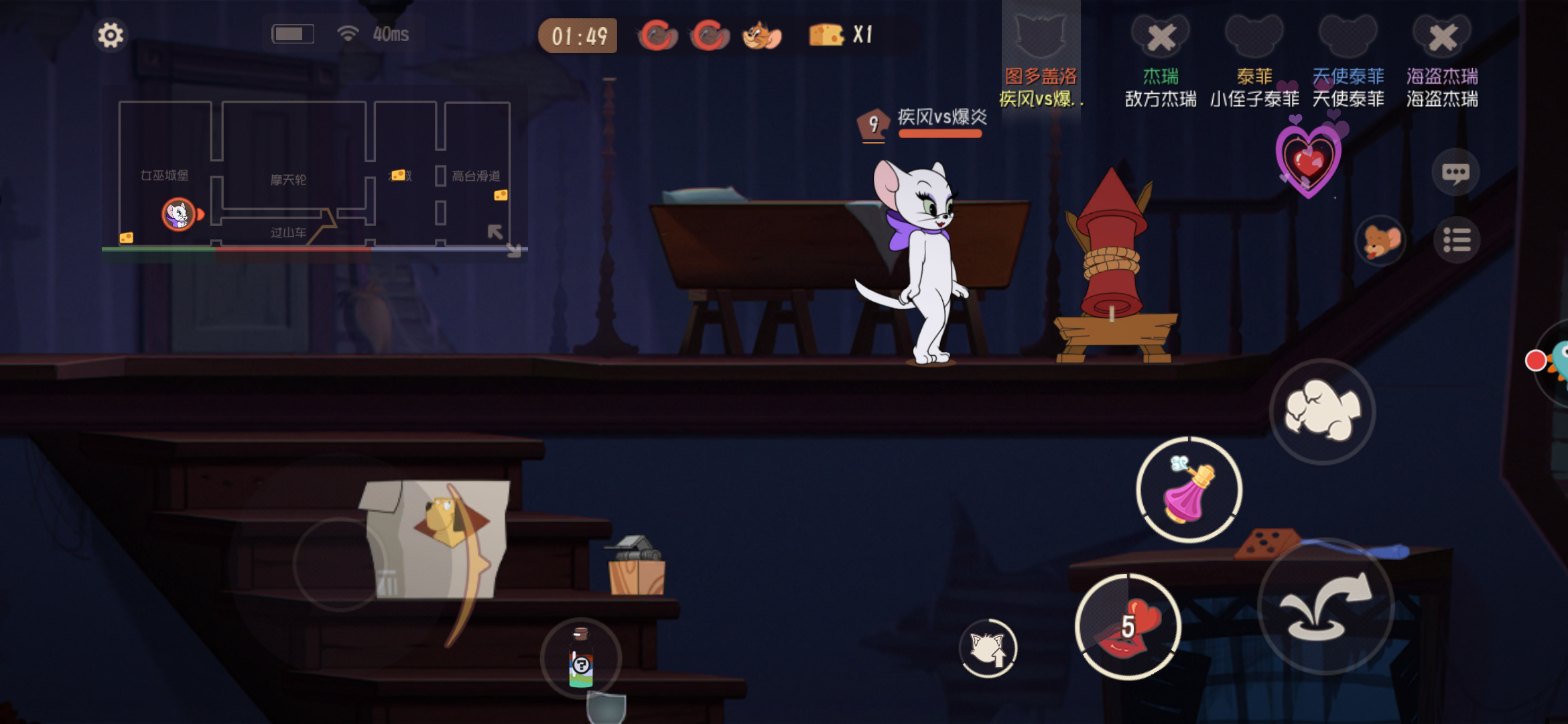
Task: Tap the purple heart charm icon
Action: [x=1309, y=160]
